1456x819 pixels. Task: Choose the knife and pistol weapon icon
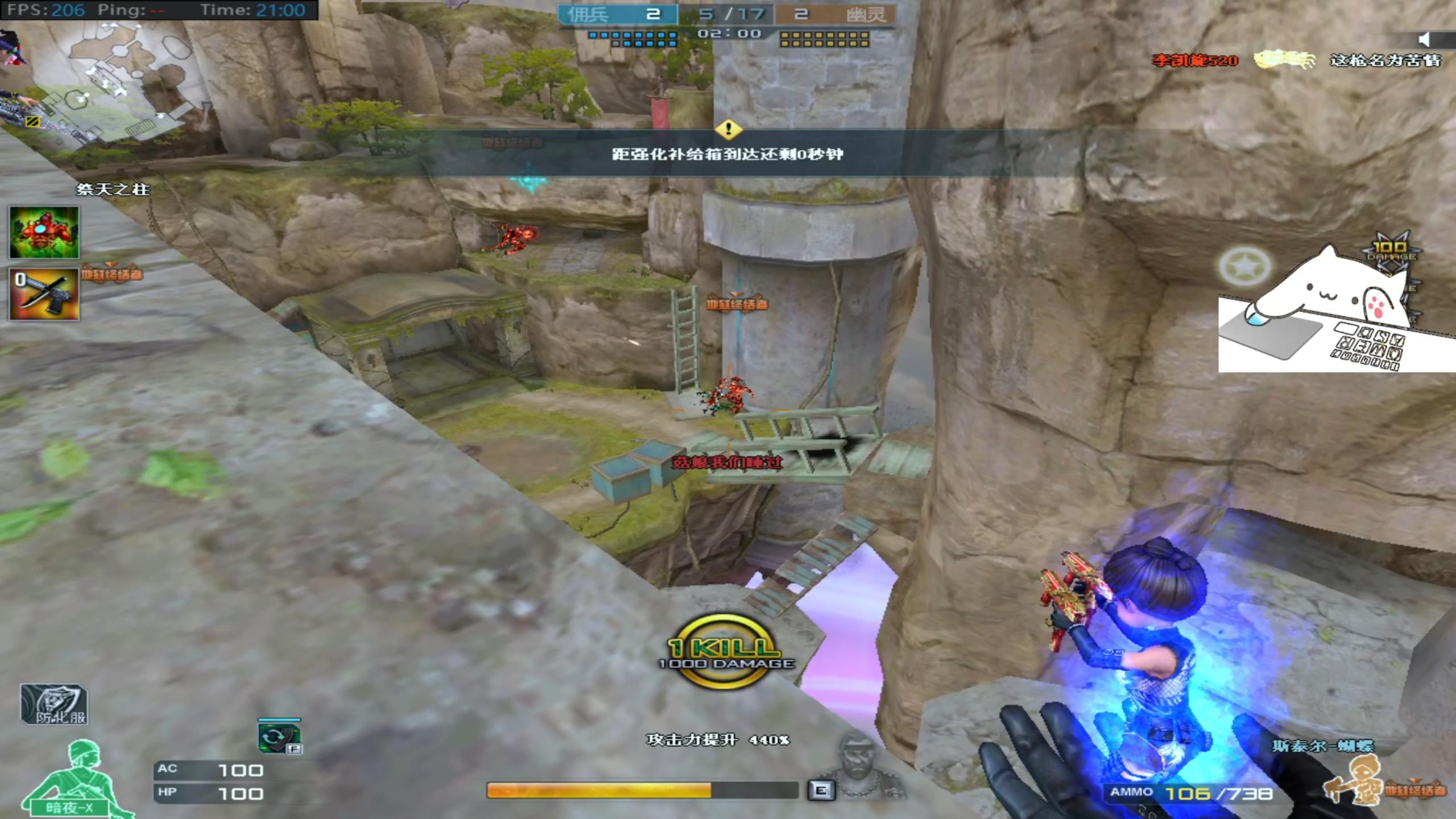click(44, 294)
